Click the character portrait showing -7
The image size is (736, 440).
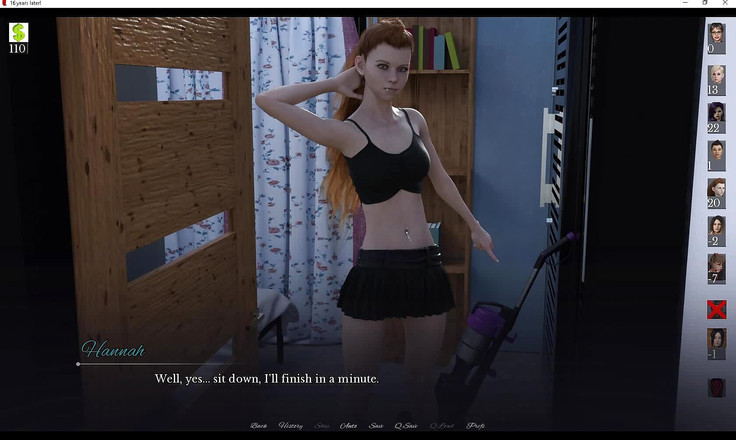716,265
